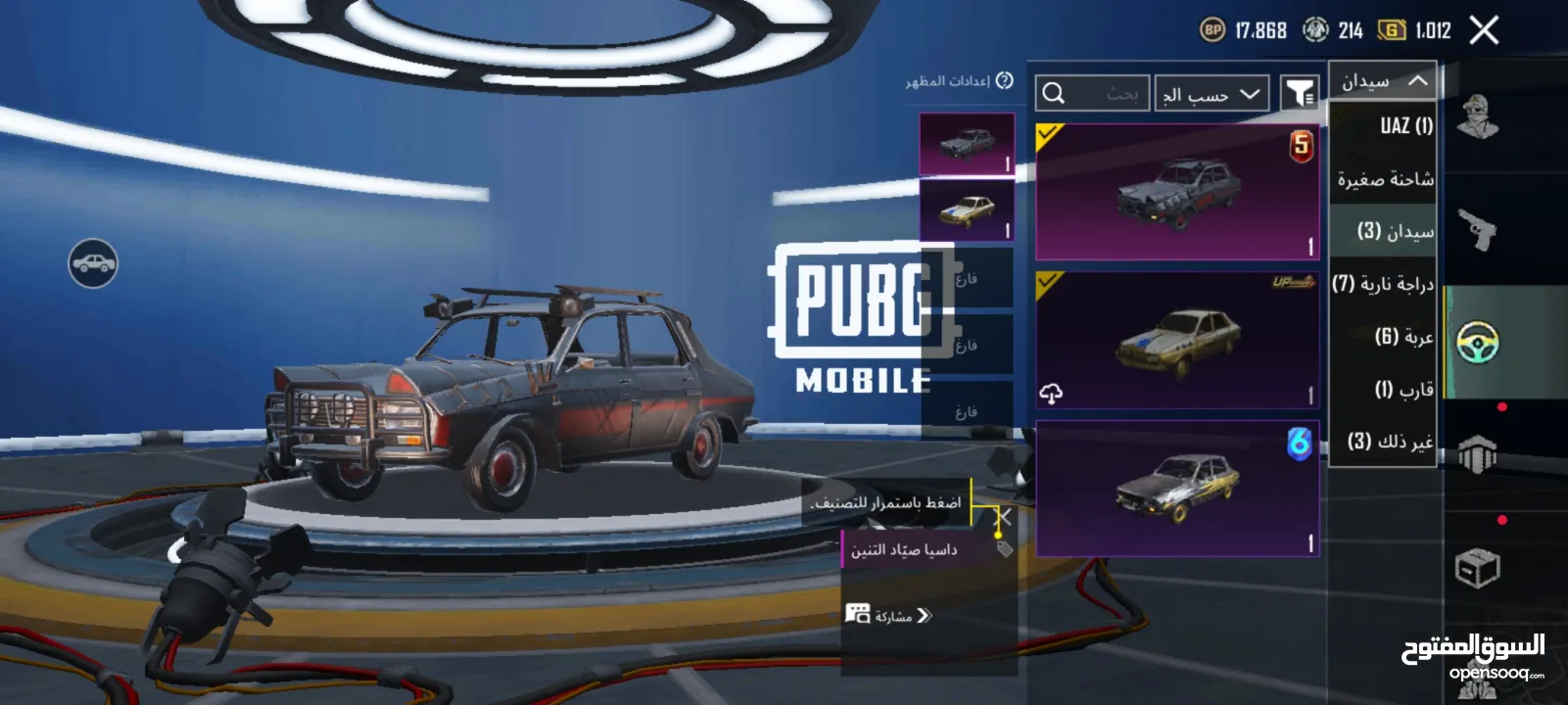Choose the شاحنة صغيرة category
1568x705 pixels.
[x=1385, y=179]
